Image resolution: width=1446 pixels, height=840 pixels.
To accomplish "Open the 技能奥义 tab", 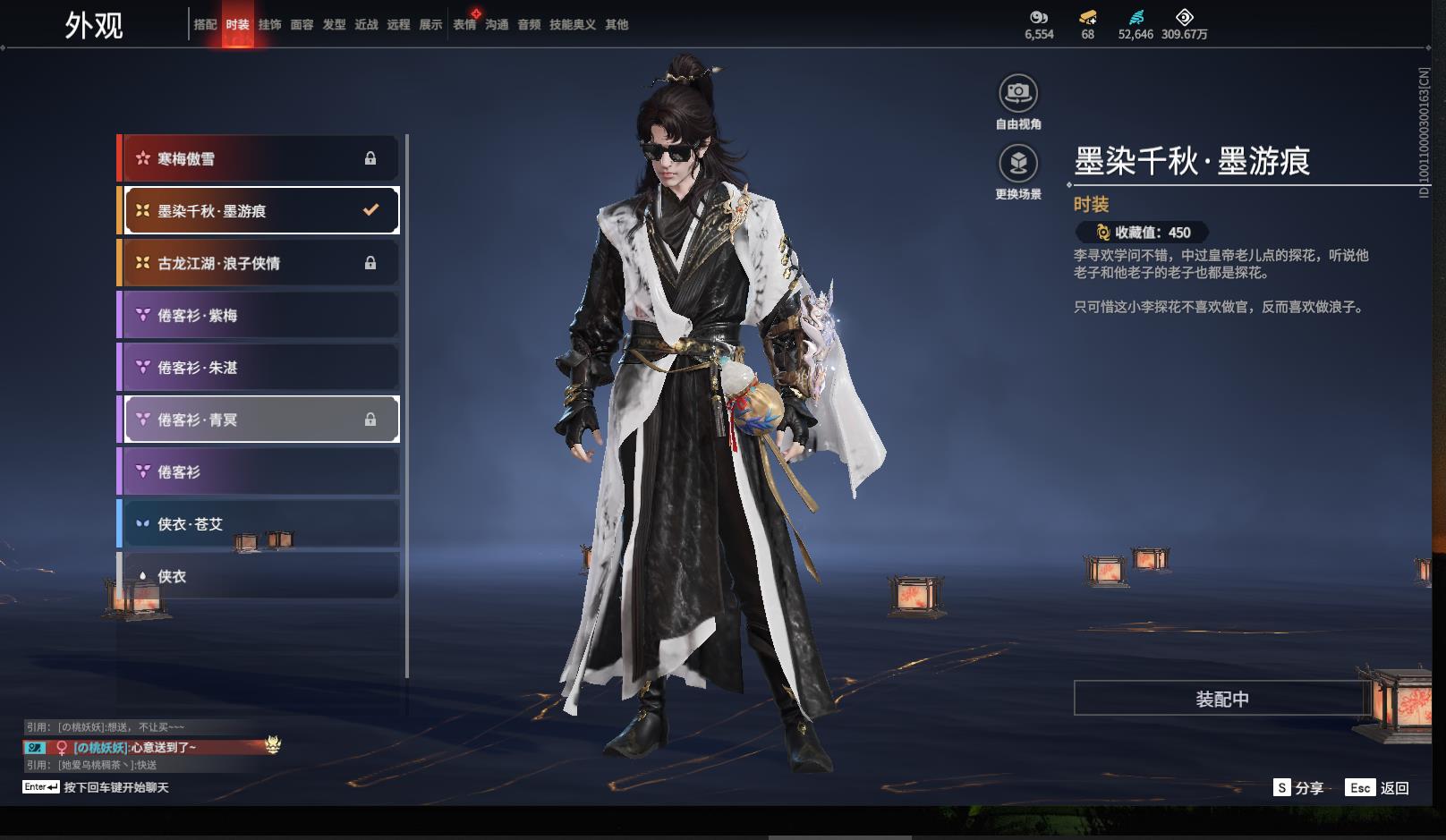I will [x=572, y=25].
